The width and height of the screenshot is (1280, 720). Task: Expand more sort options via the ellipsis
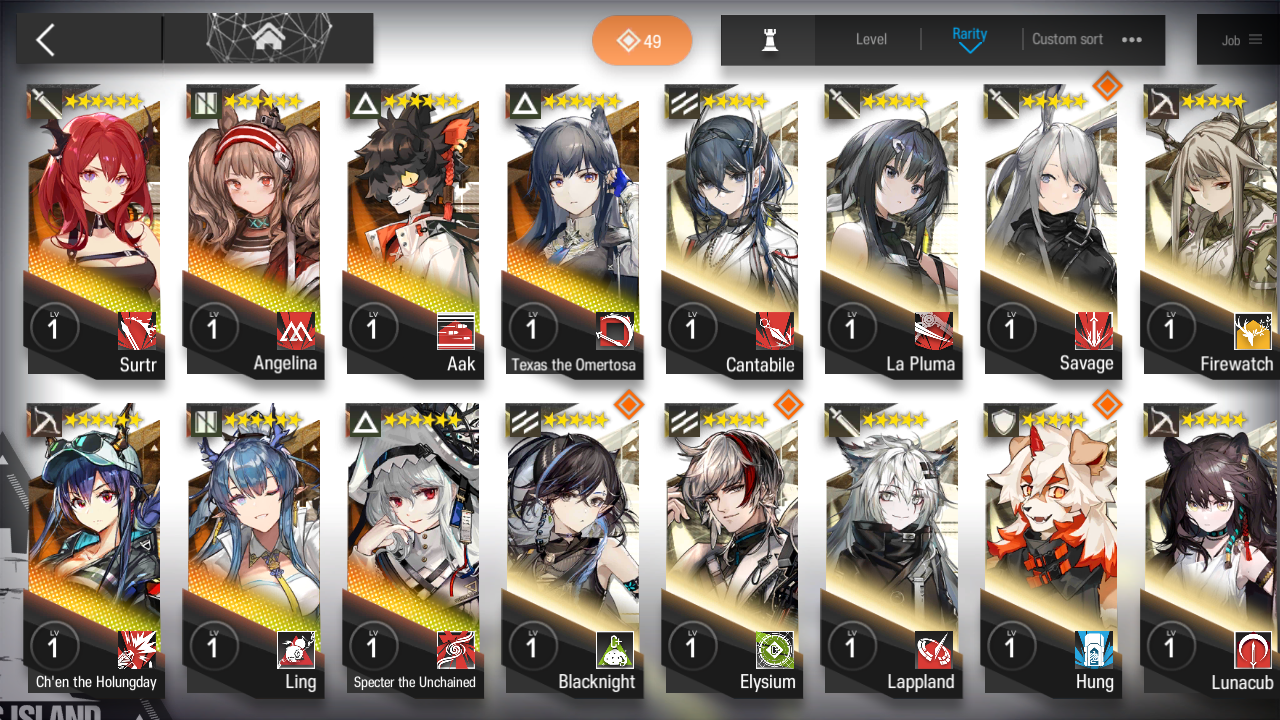coord(1131,40)
